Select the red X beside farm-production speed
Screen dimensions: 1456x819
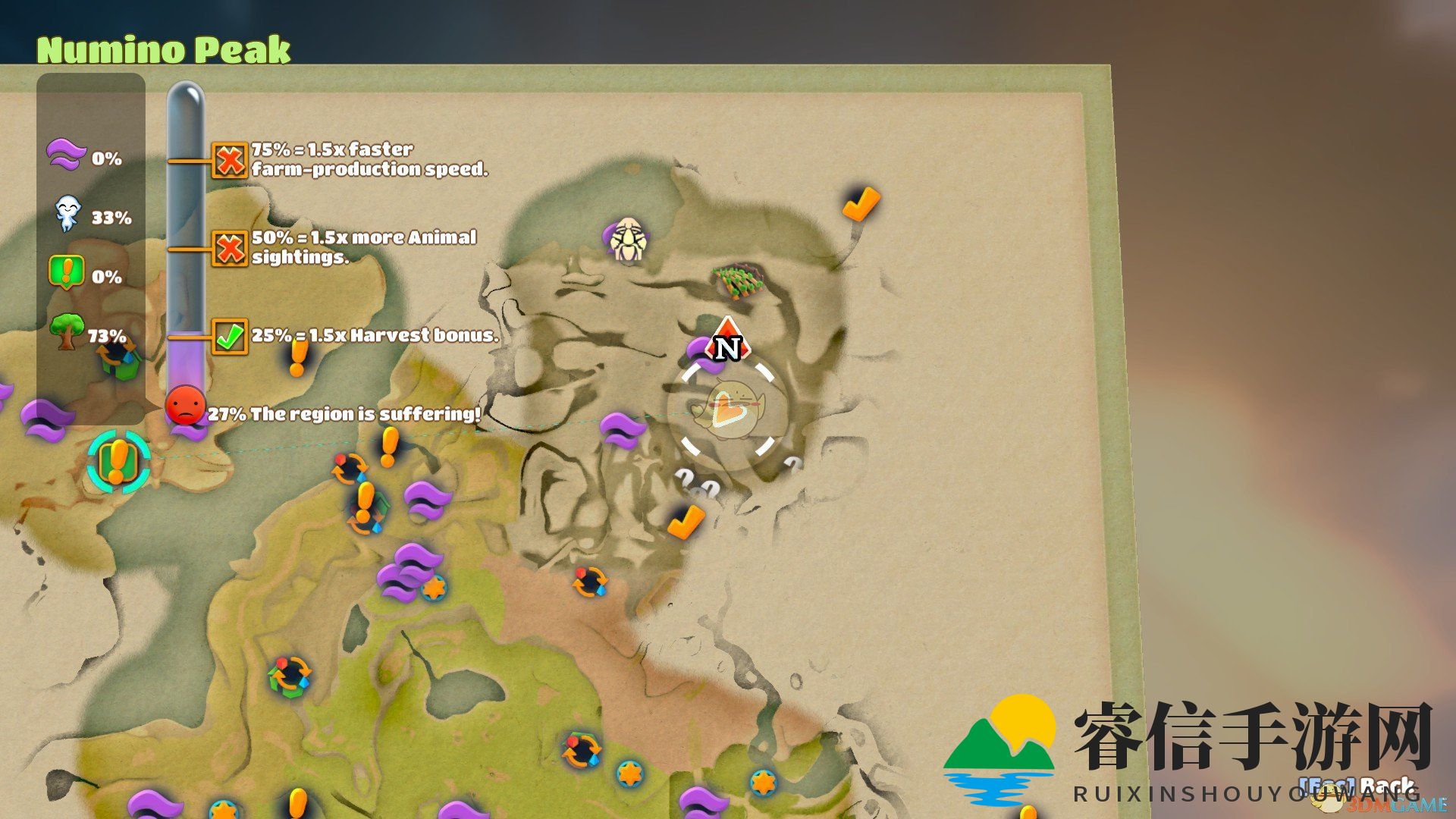pyautogui.click(x=229, y=159)
